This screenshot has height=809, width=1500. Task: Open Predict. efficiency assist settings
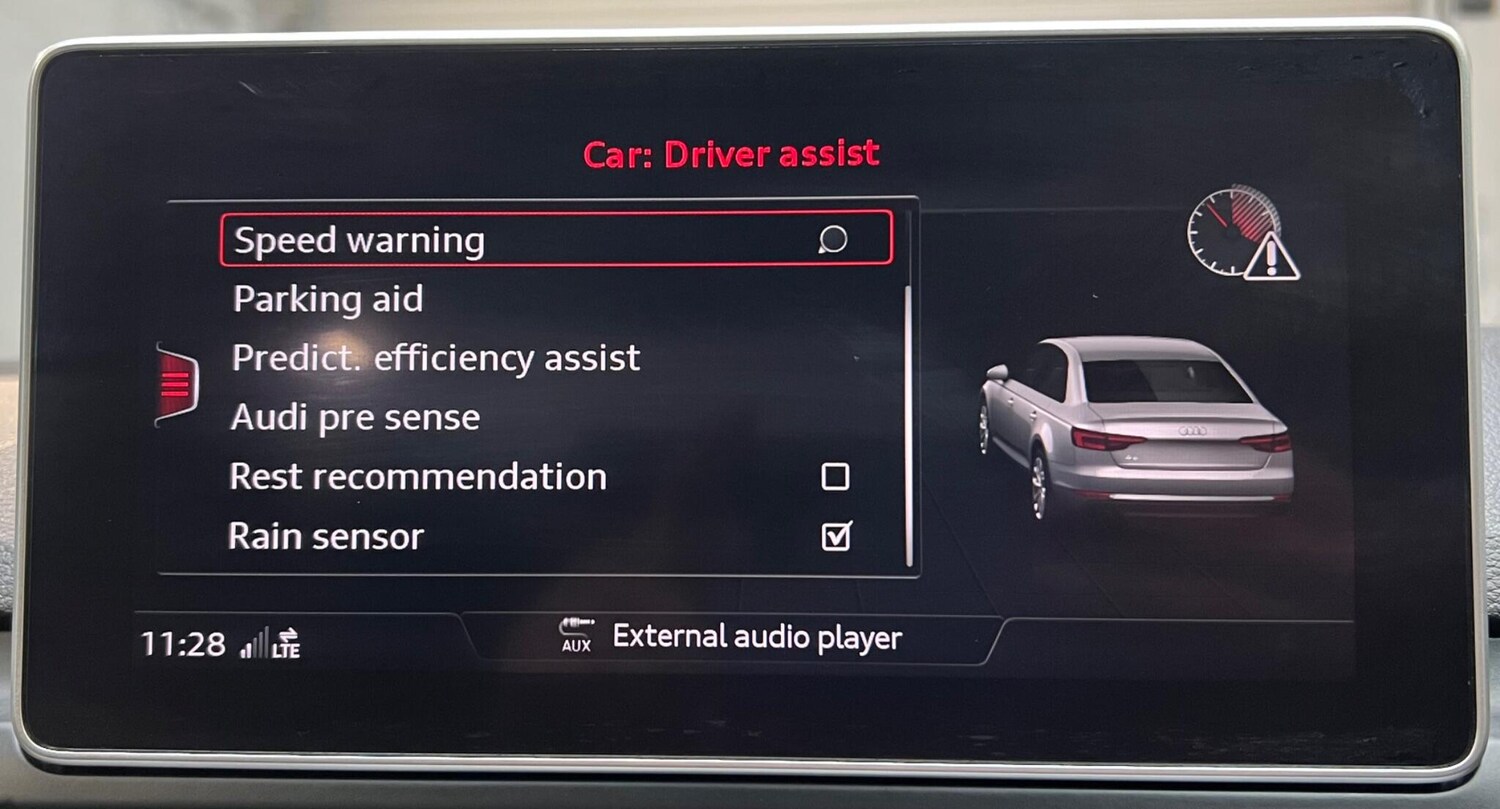click(x=435, y=358)
